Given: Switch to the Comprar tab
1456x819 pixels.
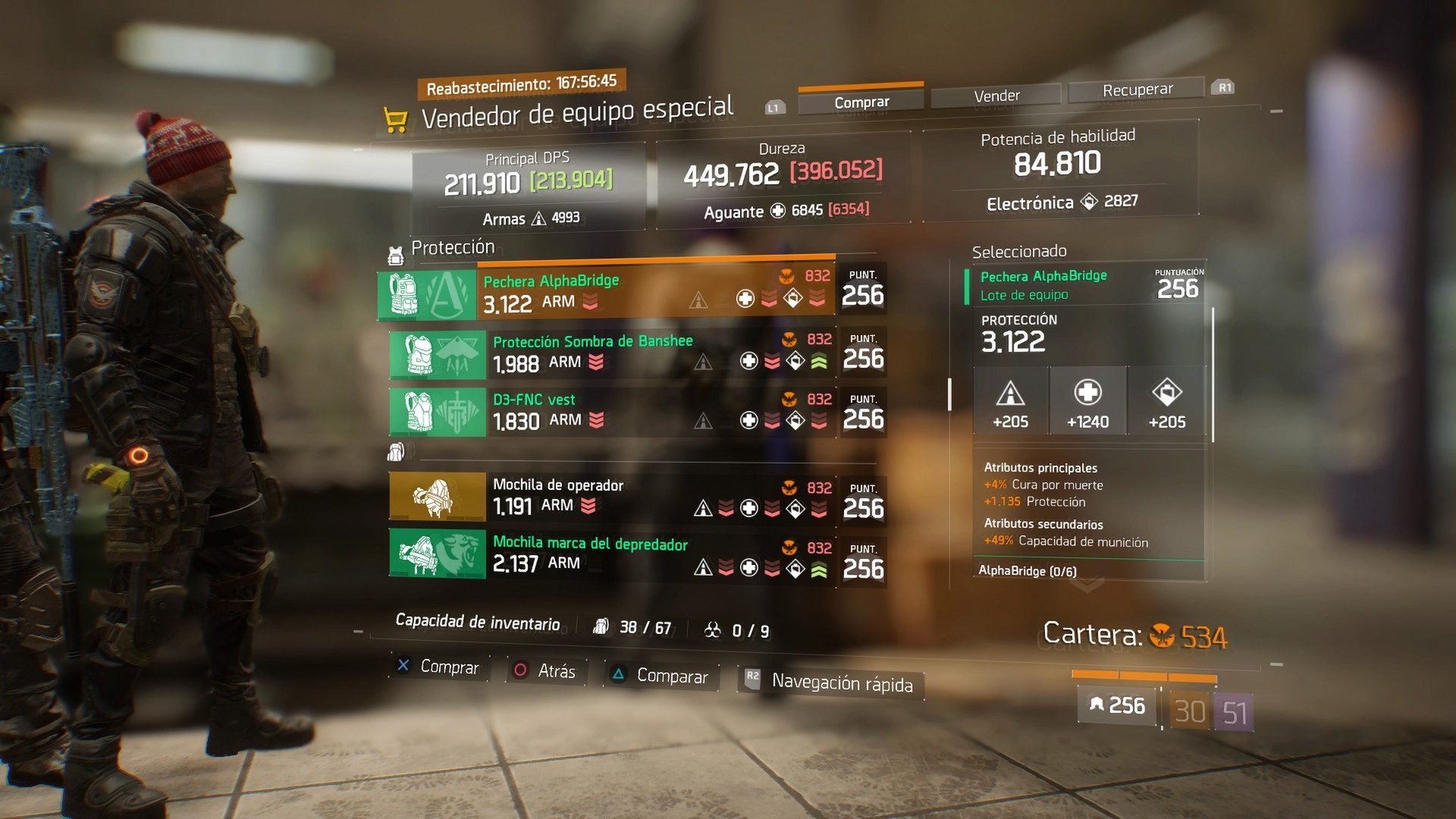Looking at the screenshot, I should (x=861, y=102).
